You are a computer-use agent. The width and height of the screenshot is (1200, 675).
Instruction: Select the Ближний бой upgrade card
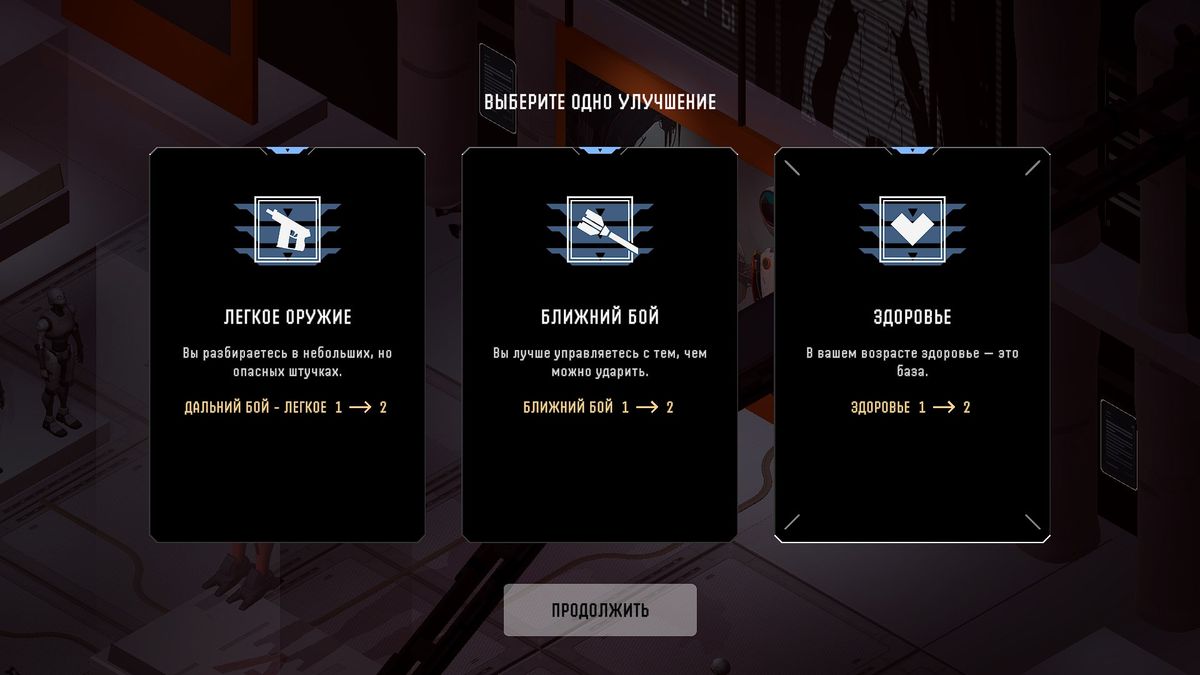(x=600, y=345)
